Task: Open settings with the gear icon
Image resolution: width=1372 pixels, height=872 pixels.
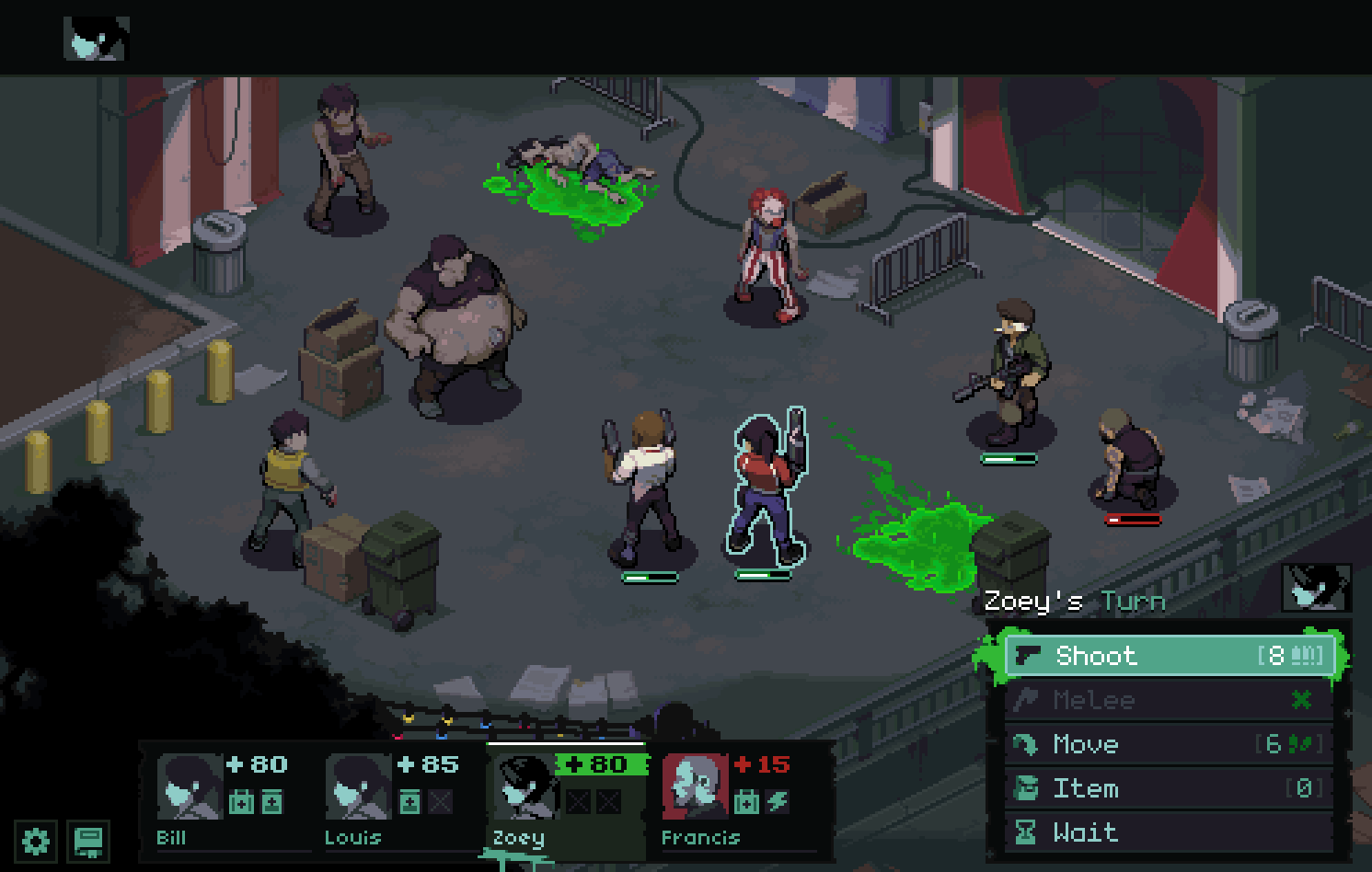Action: tap(36, 841)
